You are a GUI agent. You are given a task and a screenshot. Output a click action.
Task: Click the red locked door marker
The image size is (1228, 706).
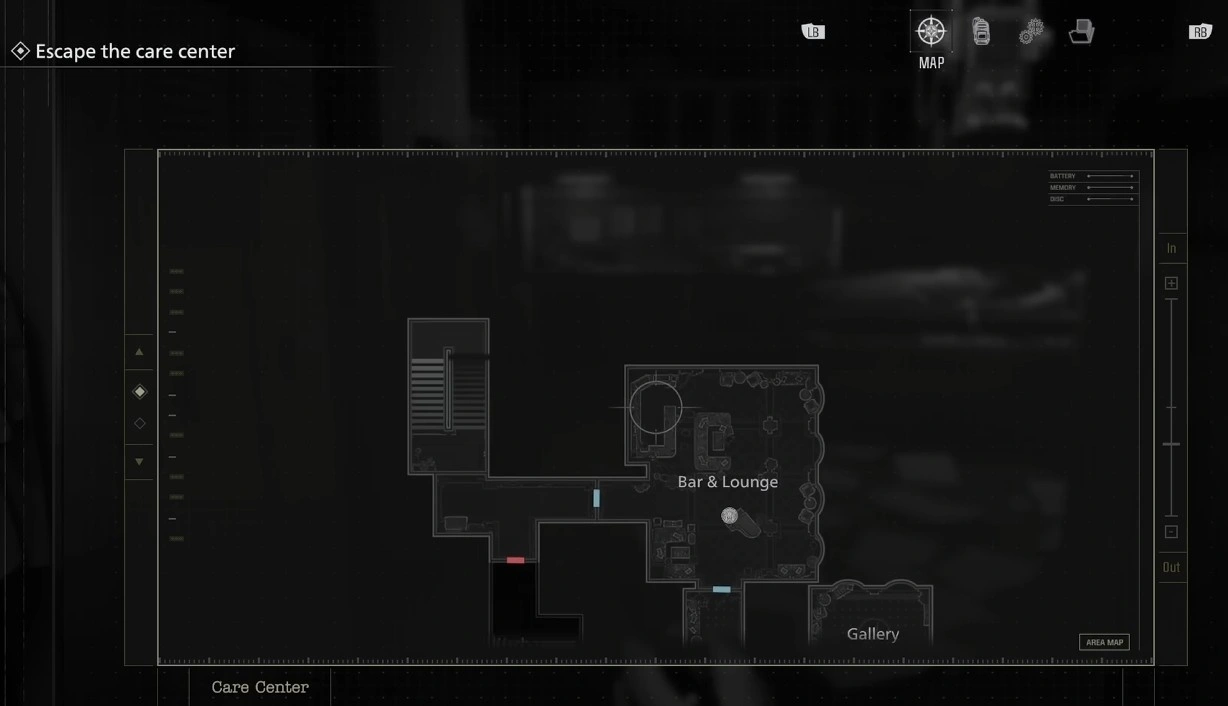coord(515,560)
